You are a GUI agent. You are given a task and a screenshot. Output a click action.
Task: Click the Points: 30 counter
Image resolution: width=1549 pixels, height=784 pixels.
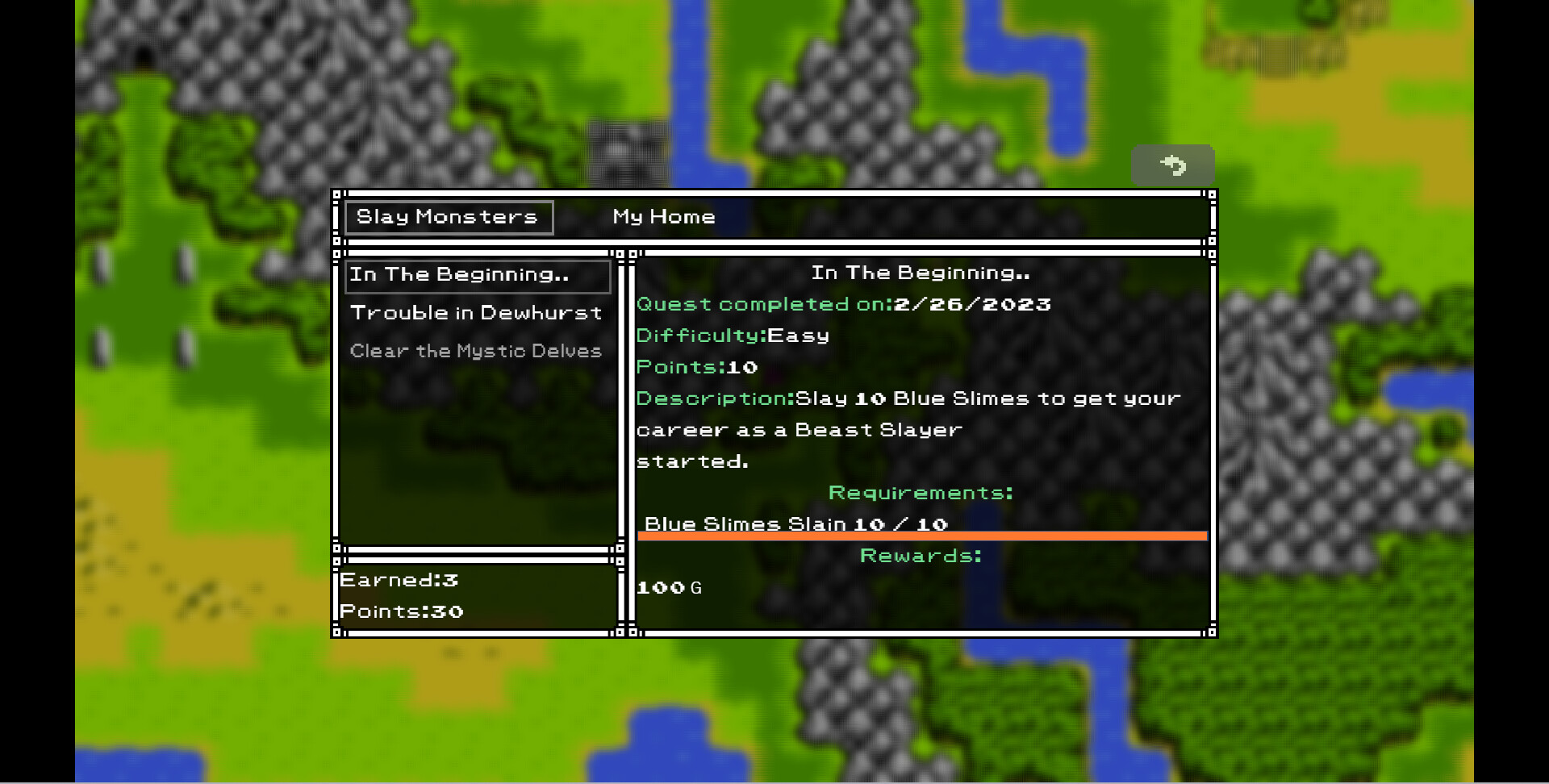pos(402,611)
